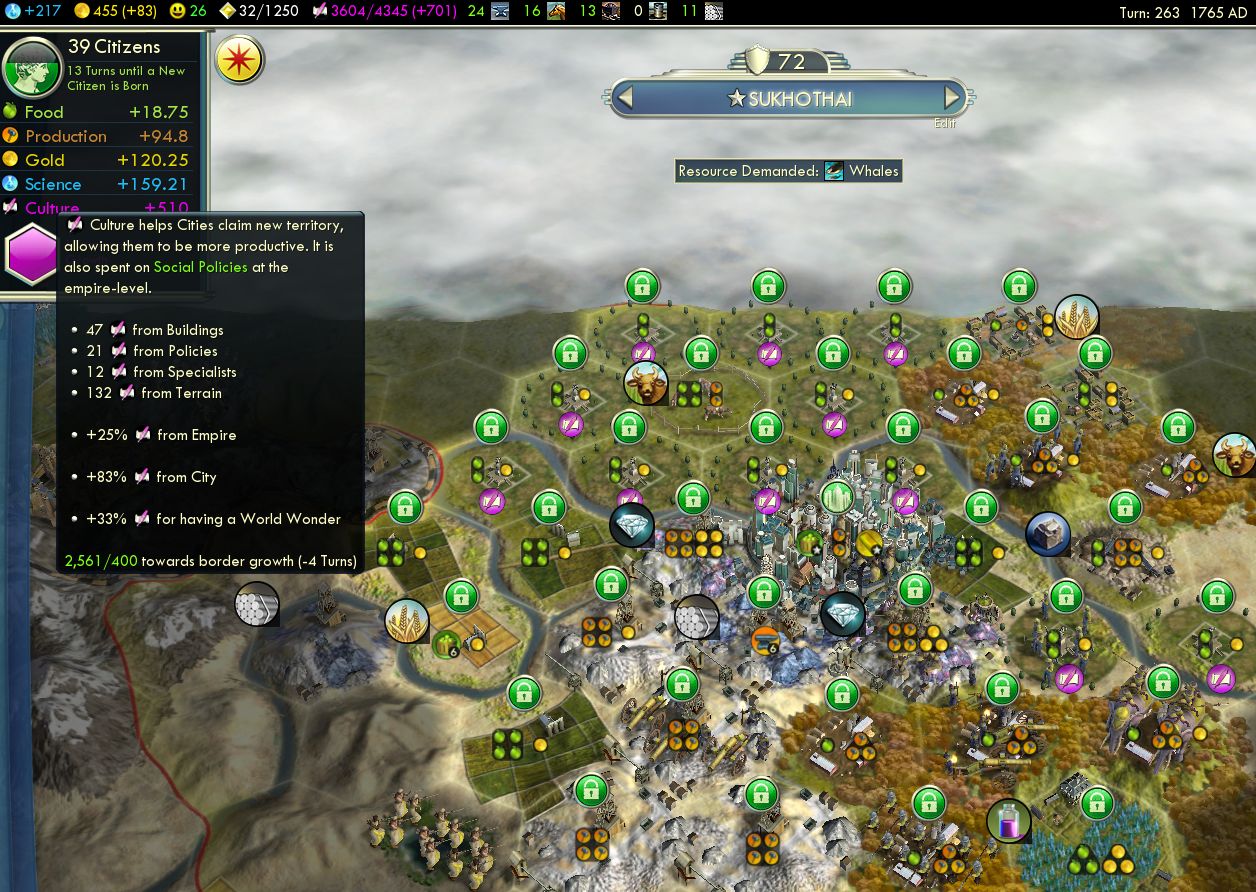Viewport: 1256px width, 892px height.
Task: Click the red star notification icon
Action: click(240, 60)
